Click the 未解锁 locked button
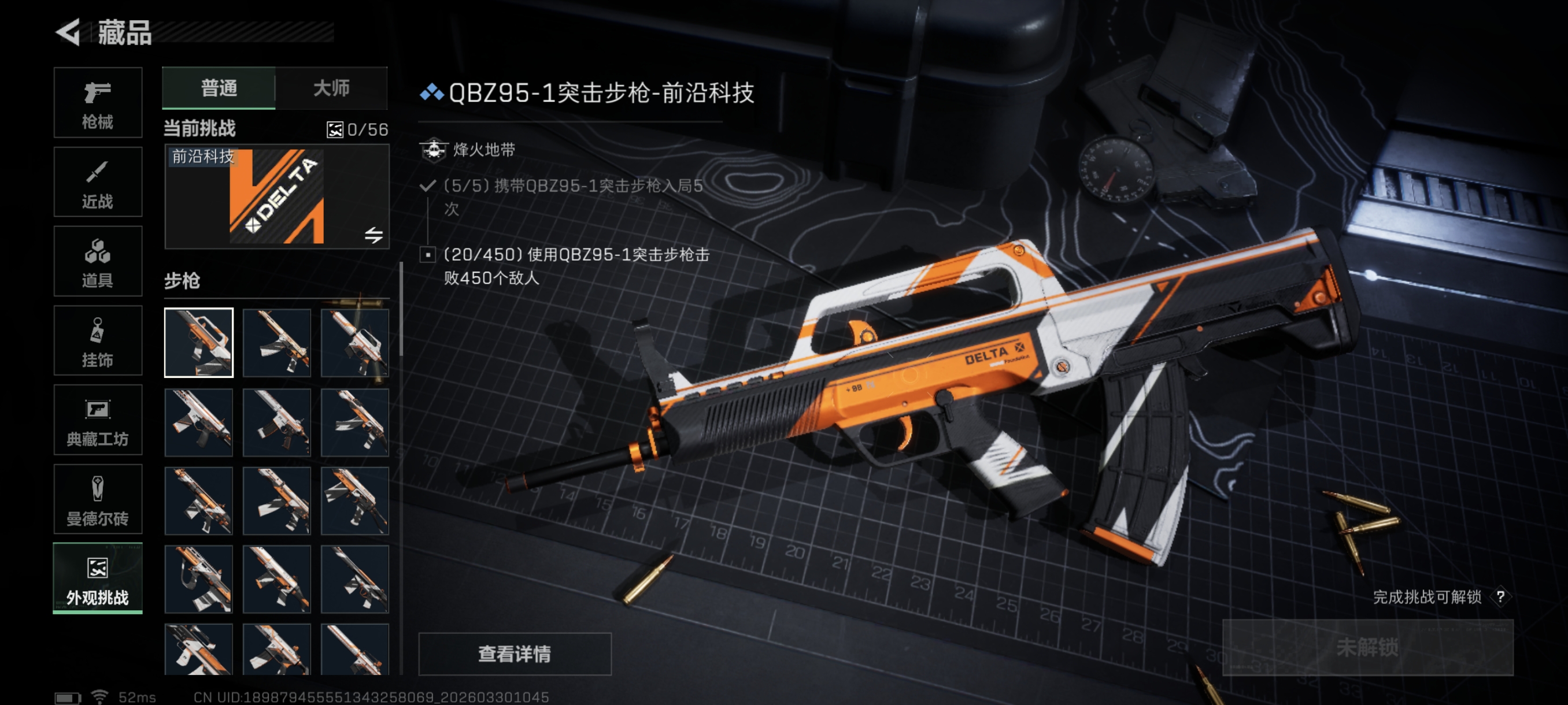The height and width of the screenshot is (705, 1568). click(1367, 648)
